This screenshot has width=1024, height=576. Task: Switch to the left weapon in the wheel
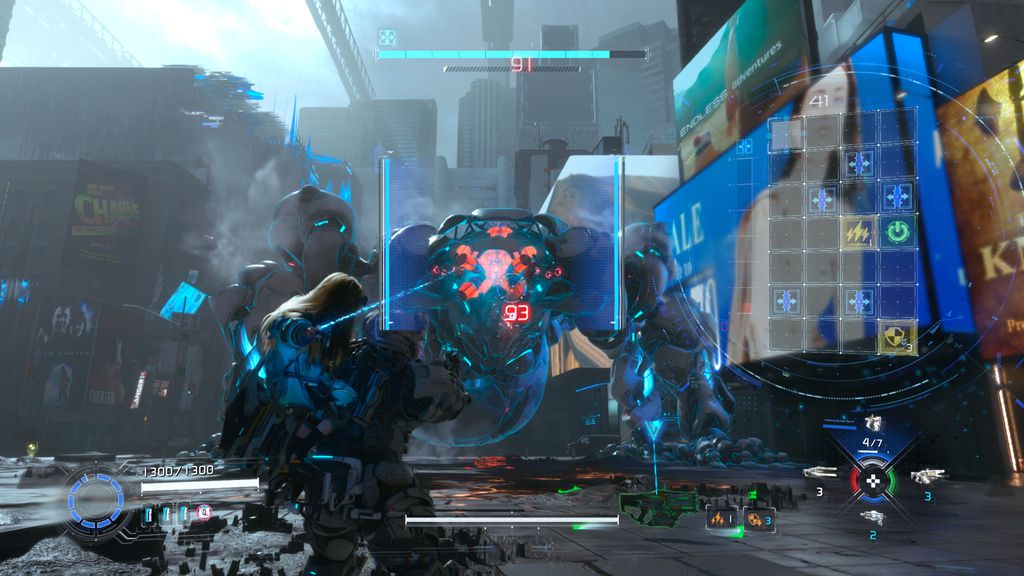coord(819,473)
